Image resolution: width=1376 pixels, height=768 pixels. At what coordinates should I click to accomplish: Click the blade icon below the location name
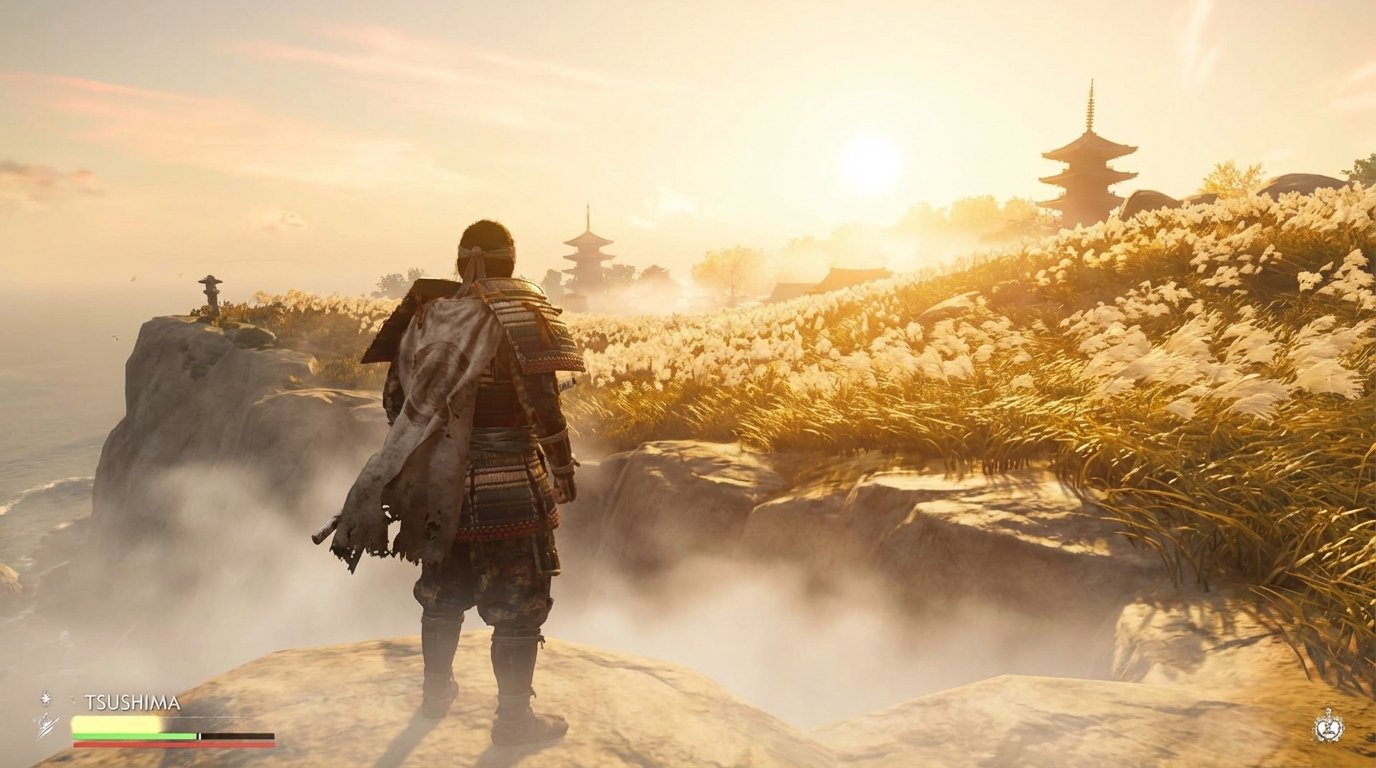[47, 727]
